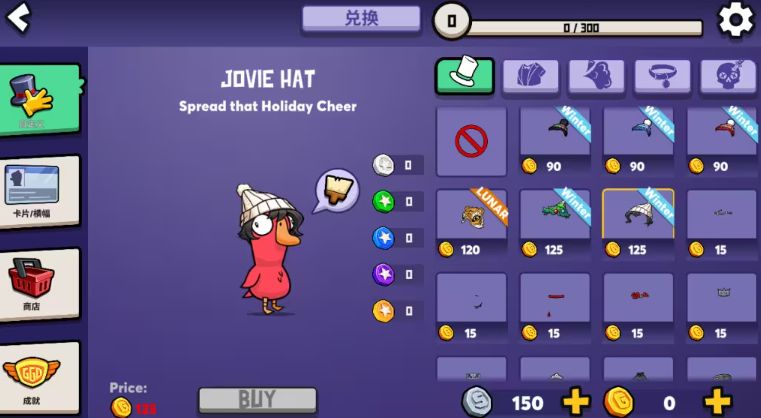Add silver coins with the plus button
761x418 pixels.
(577, 402)
